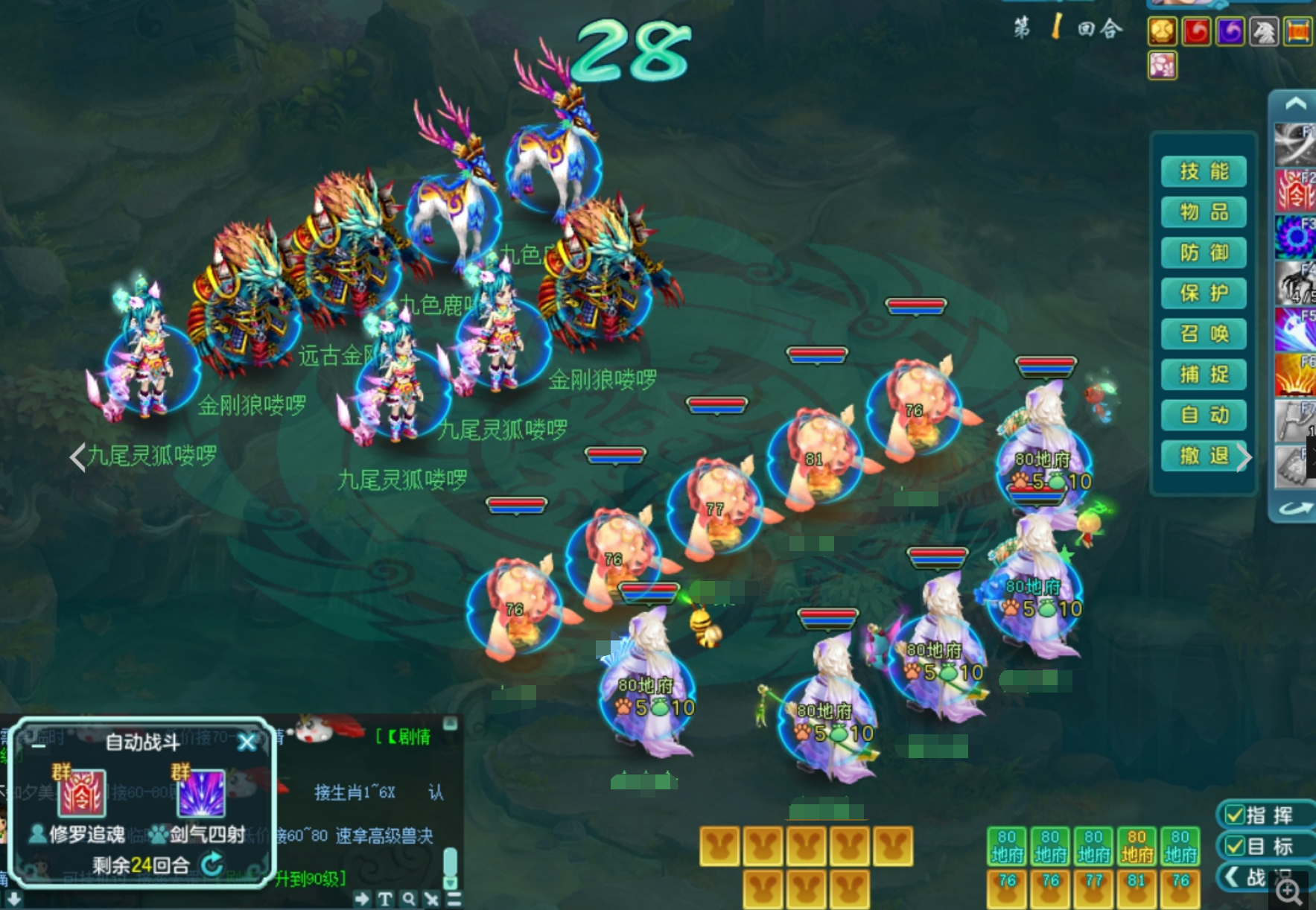Choose the 防御 defend command

coord(1204,253)
